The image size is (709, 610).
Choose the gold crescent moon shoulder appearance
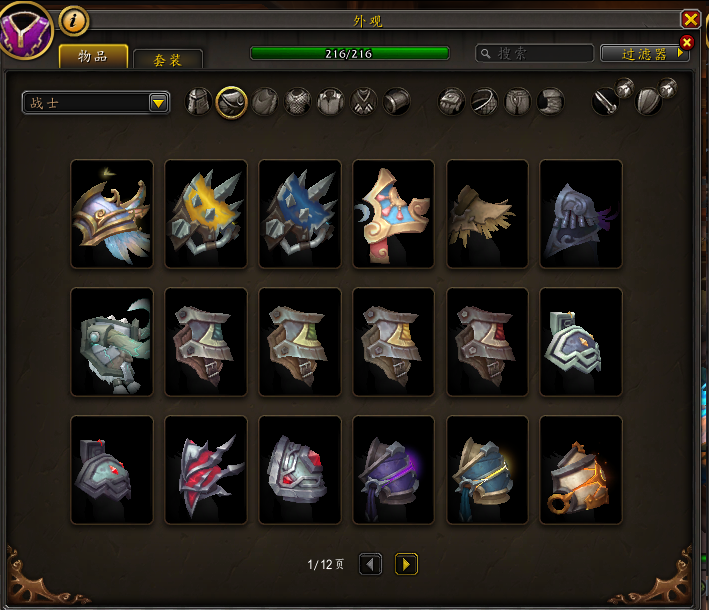point(394,213)
